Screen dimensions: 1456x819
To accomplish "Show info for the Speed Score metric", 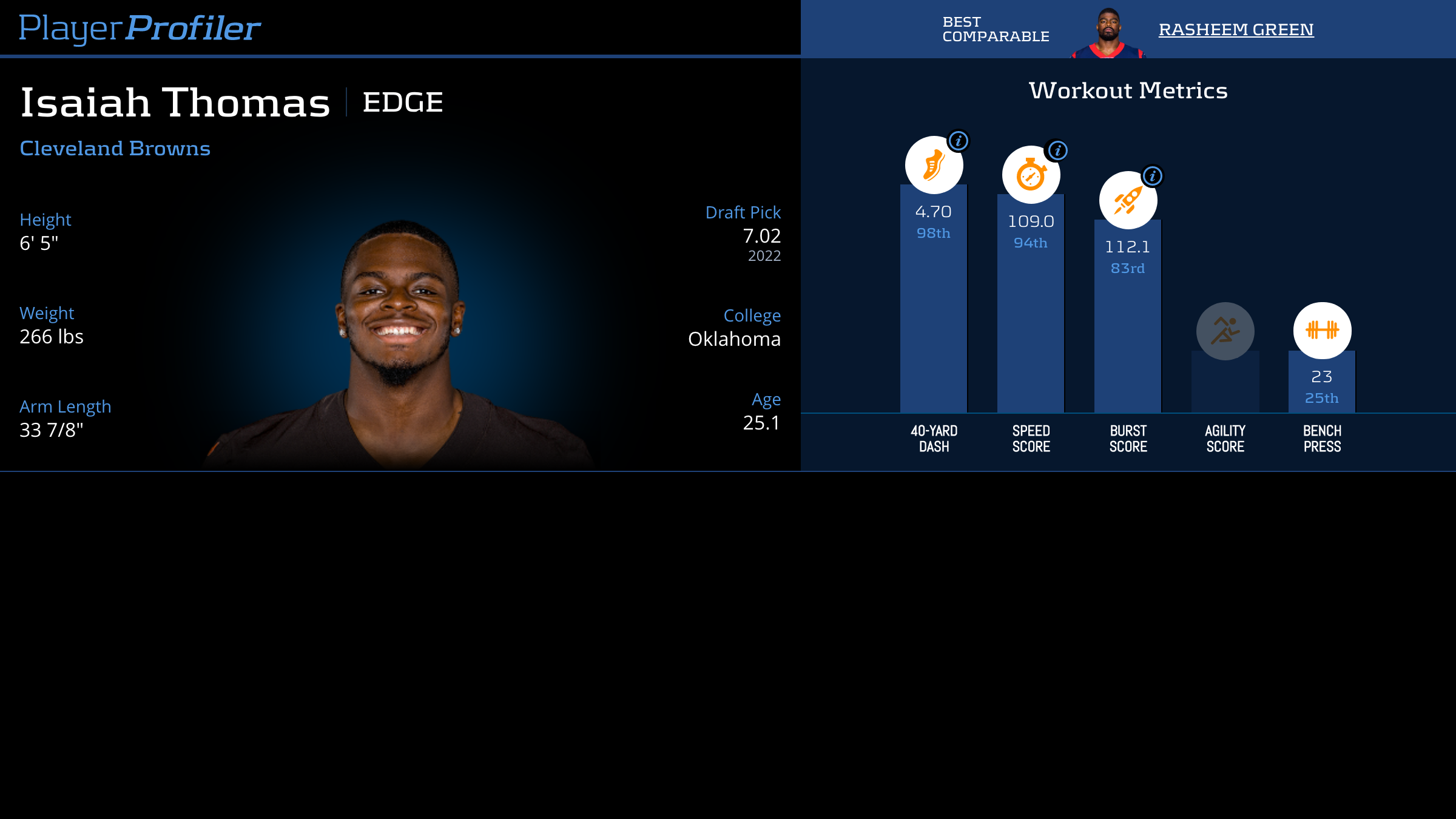I will [x=1057, y=150].
